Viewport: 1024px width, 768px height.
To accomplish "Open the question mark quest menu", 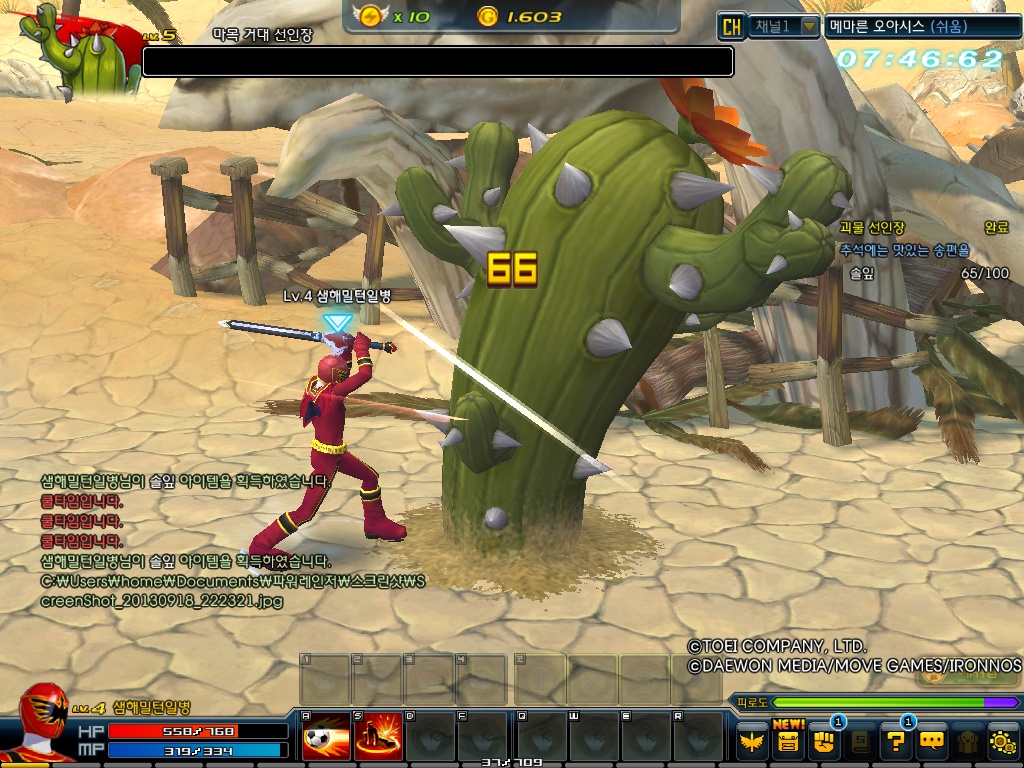I will 894,742.
